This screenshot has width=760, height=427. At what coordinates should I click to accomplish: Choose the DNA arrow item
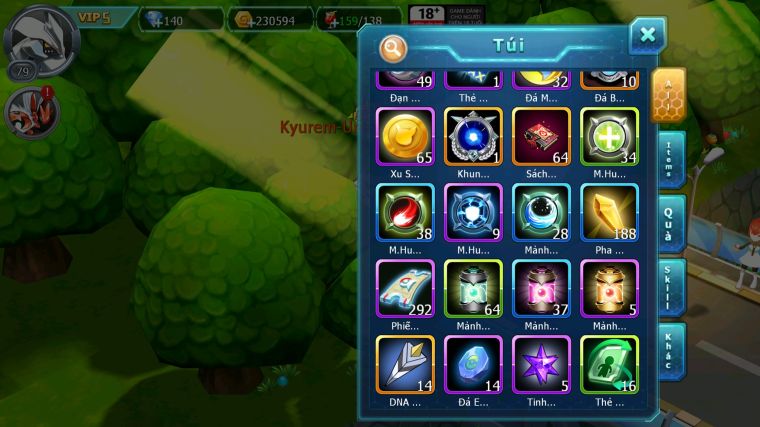coord(405,364)
